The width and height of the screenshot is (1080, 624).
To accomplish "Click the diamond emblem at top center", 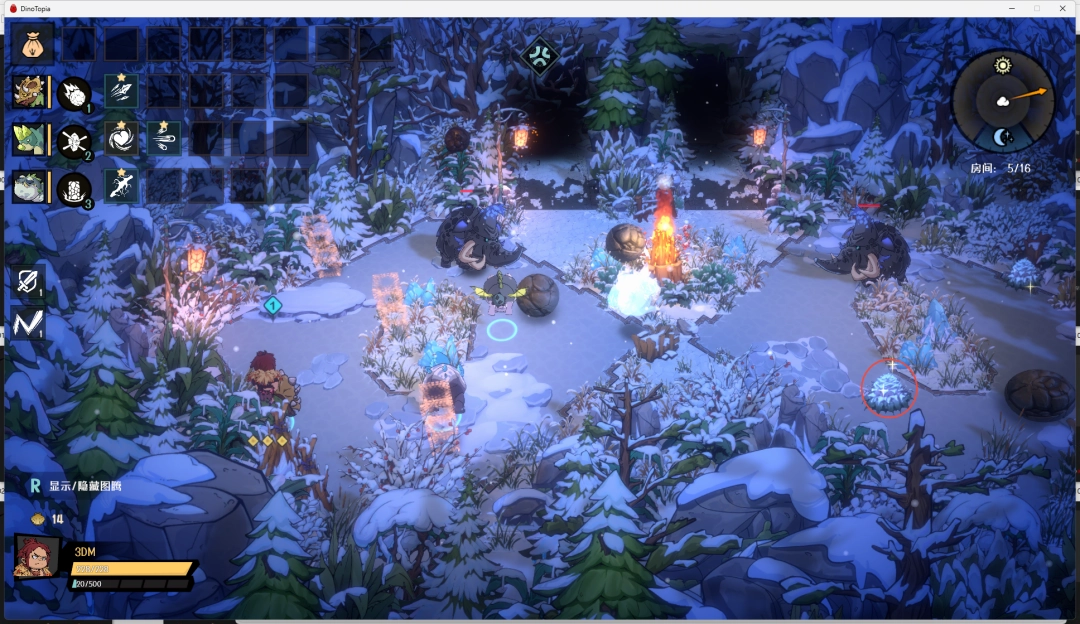I will coord(540,55).
